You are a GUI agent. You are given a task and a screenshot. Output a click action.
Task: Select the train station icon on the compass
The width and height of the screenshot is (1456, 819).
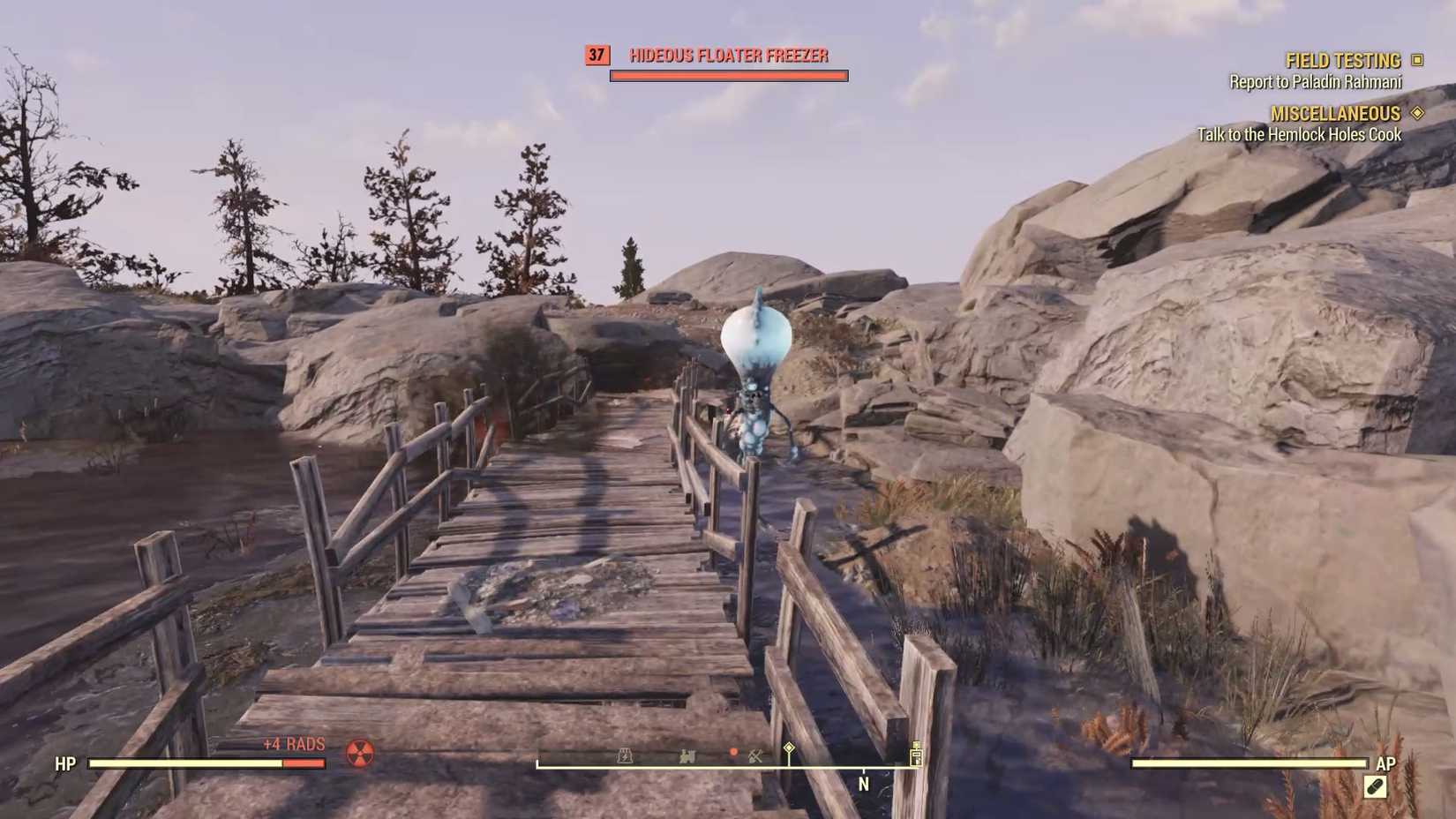pyautogui.click(x=687, y=756)
